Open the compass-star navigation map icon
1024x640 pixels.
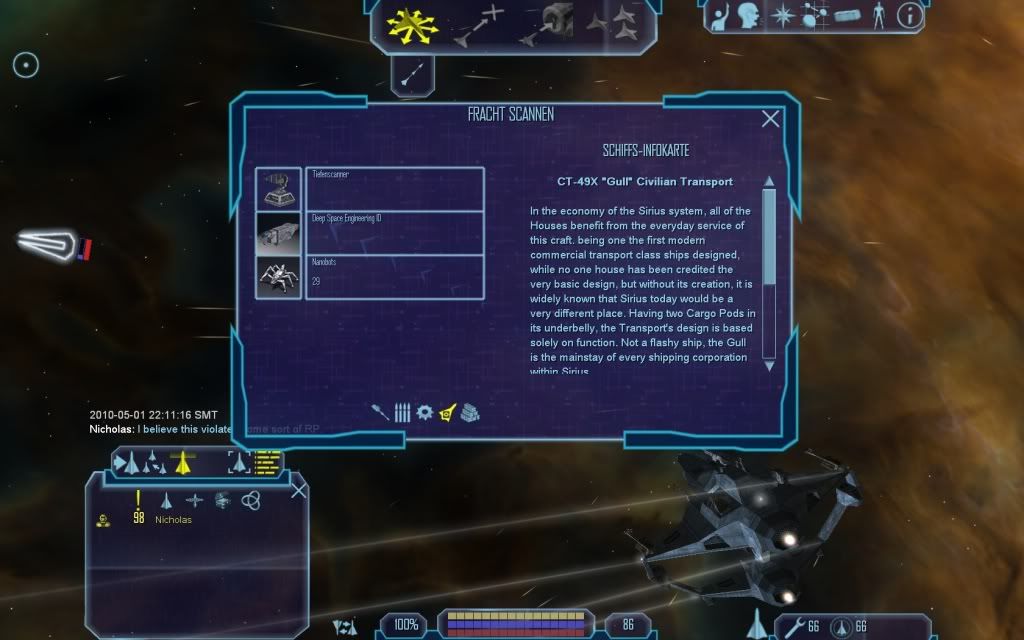coord(781,15)
